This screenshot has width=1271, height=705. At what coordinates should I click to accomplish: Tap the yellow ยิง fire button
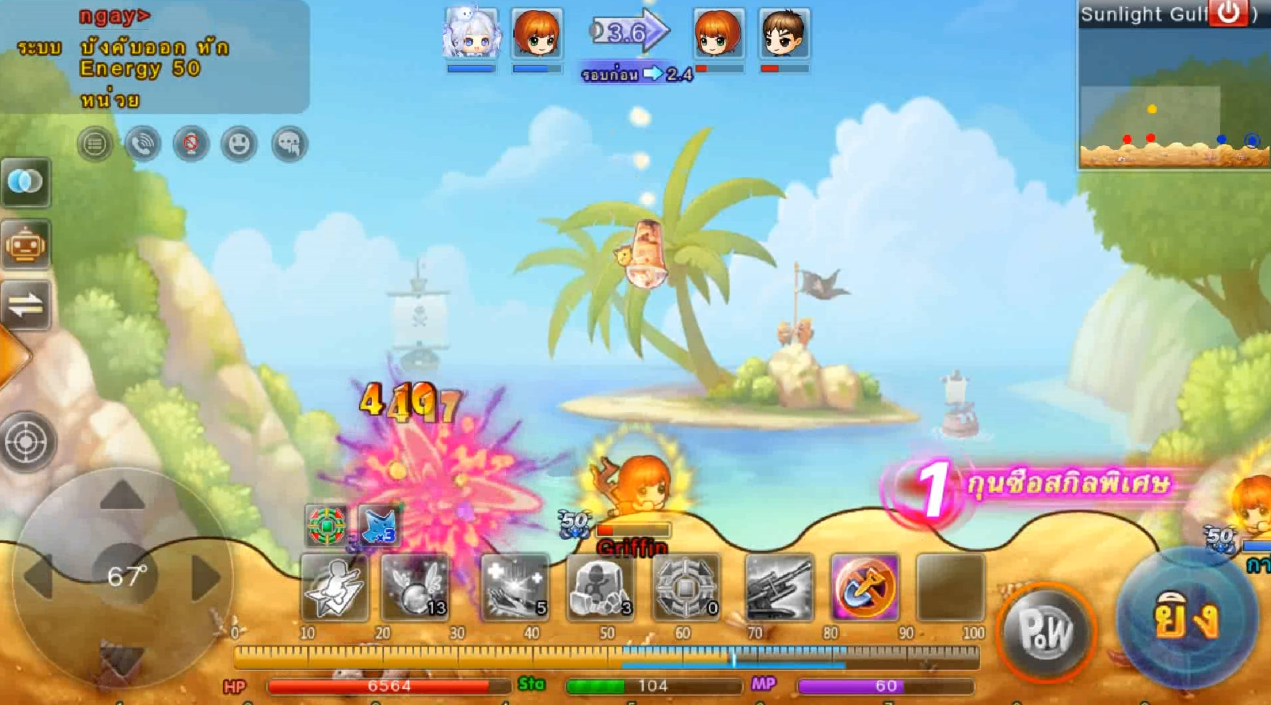tap(1187, 618)
